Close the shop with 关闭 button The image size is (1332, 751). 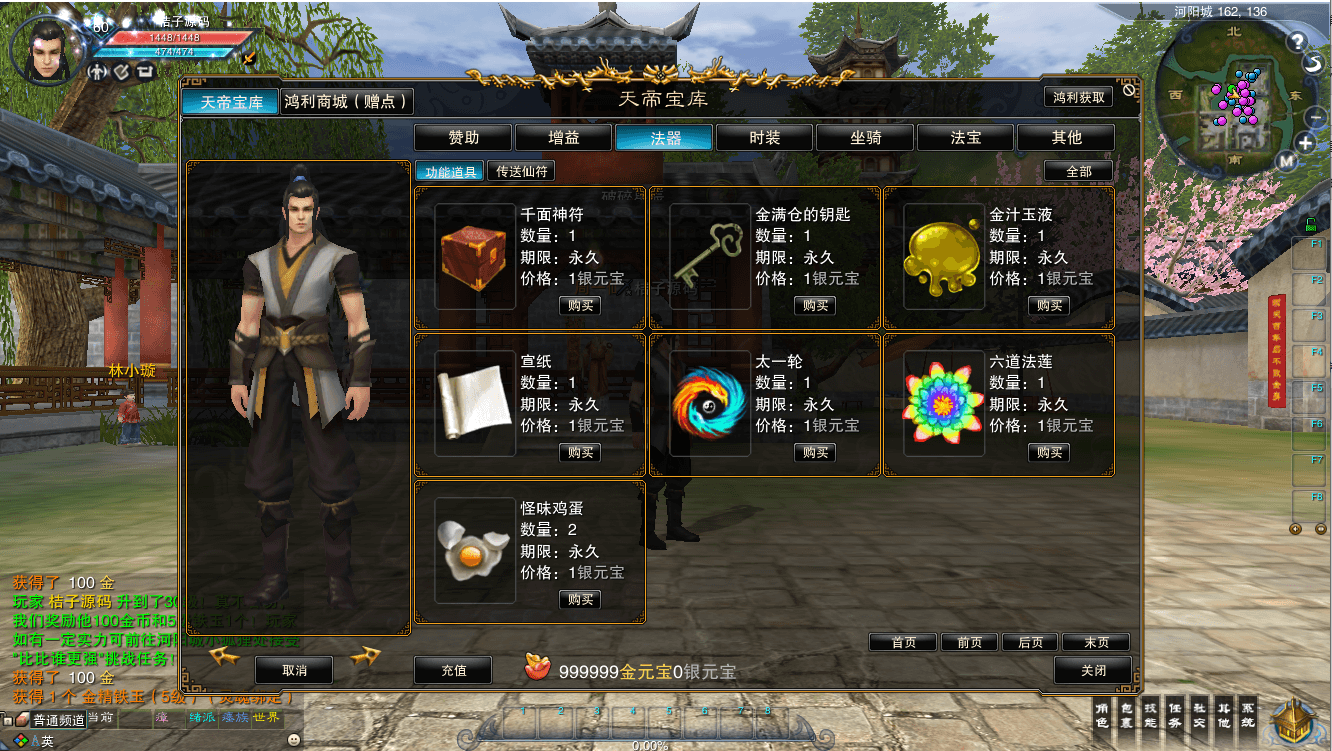(1093, 670)
